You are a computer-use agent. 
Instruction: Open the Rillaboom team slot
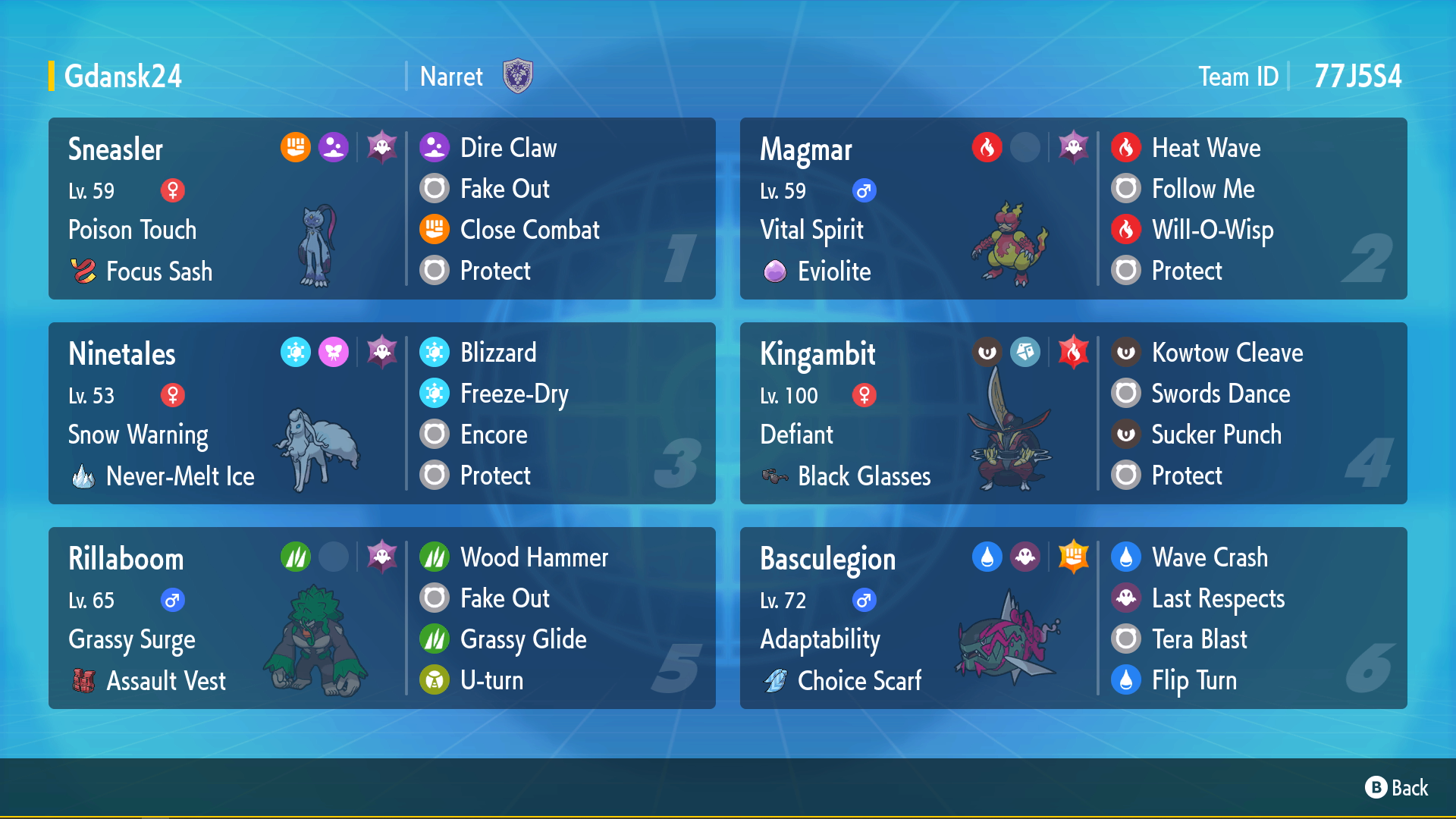227,618
